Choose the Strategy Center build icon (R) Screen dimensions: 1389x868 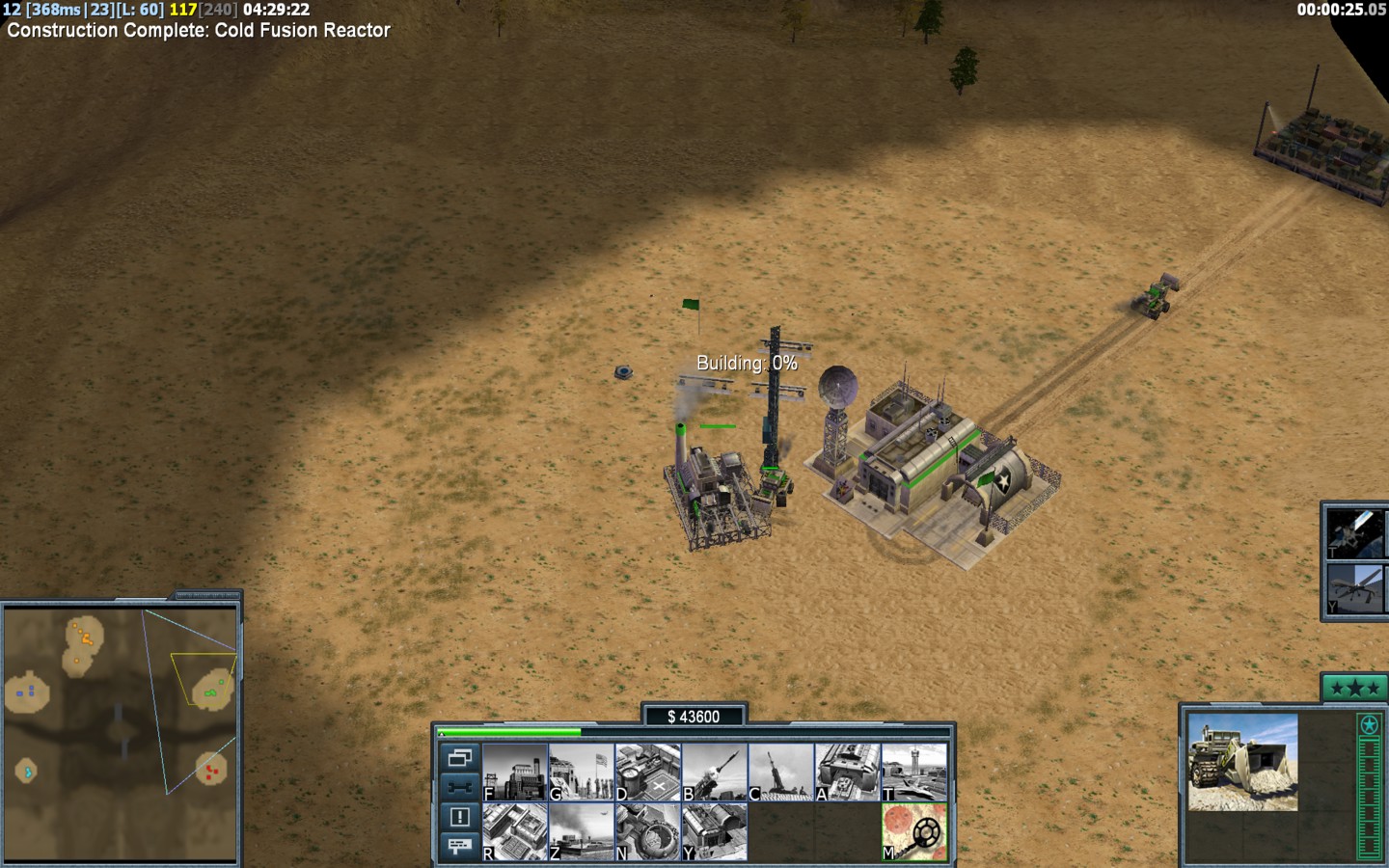[x=515, y=831]
